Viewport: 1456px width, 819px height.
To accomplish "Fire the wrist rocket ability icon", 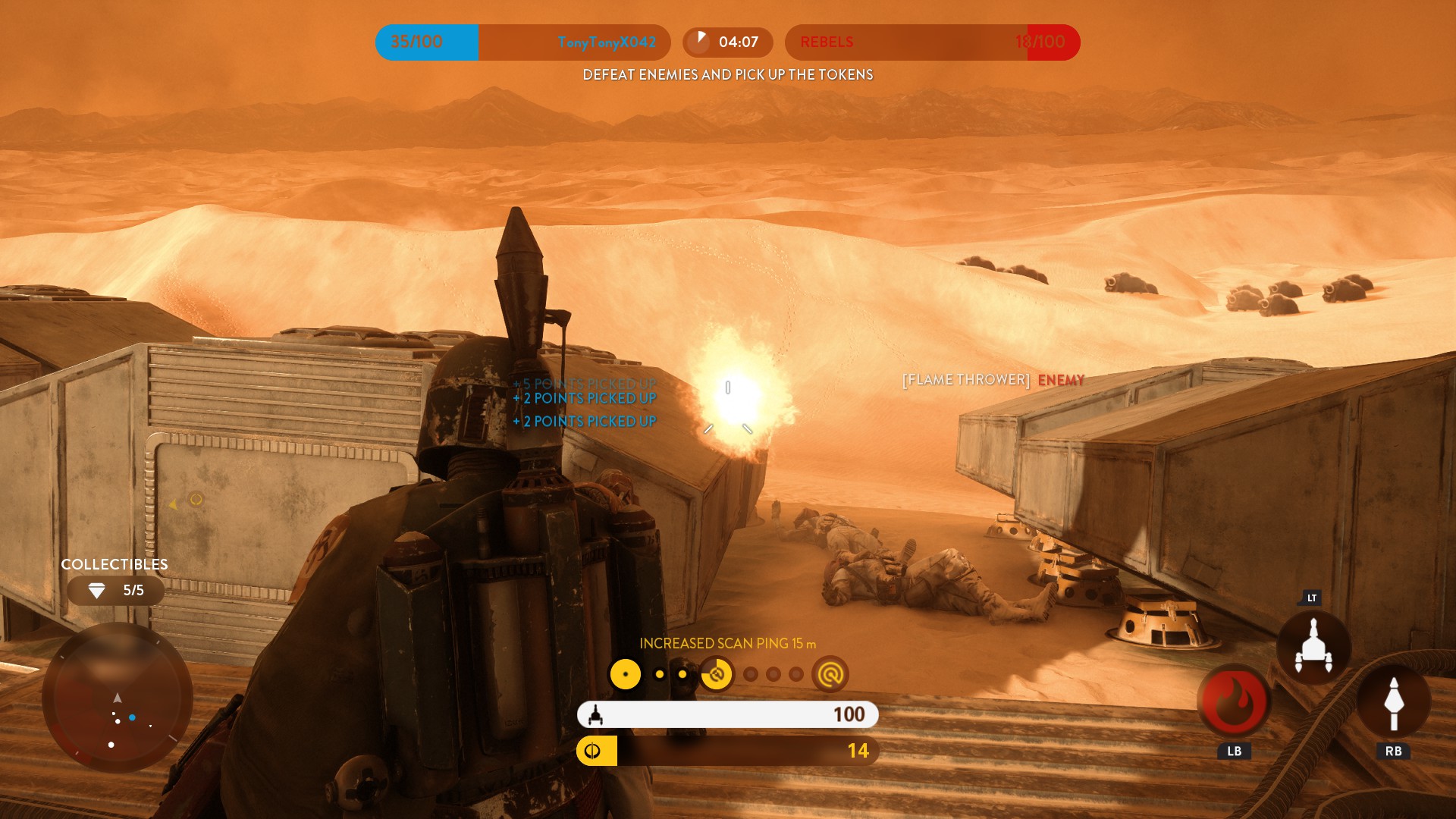I will coord(1393,701).
